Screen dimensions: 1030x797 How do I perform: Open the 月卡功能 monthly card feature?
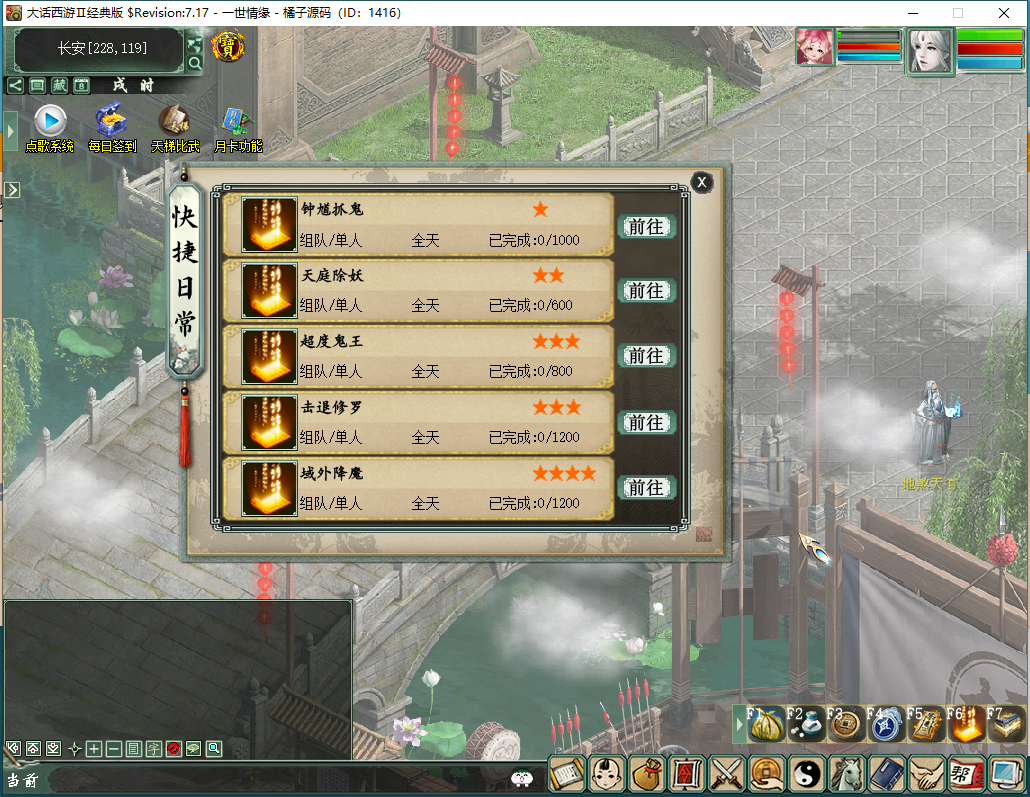pos(238,122)
